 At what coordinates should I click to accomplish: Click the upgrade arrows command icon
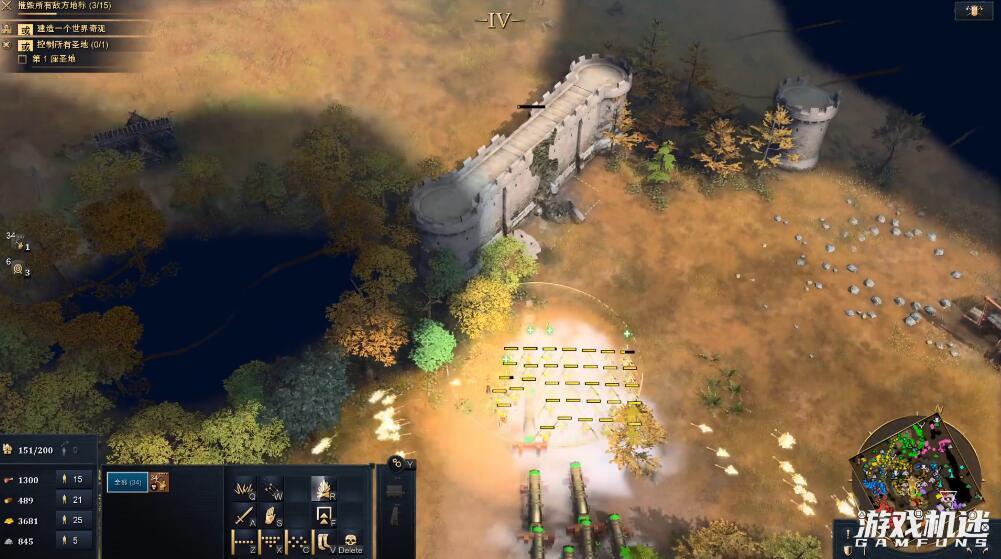[x=324, y=516]
